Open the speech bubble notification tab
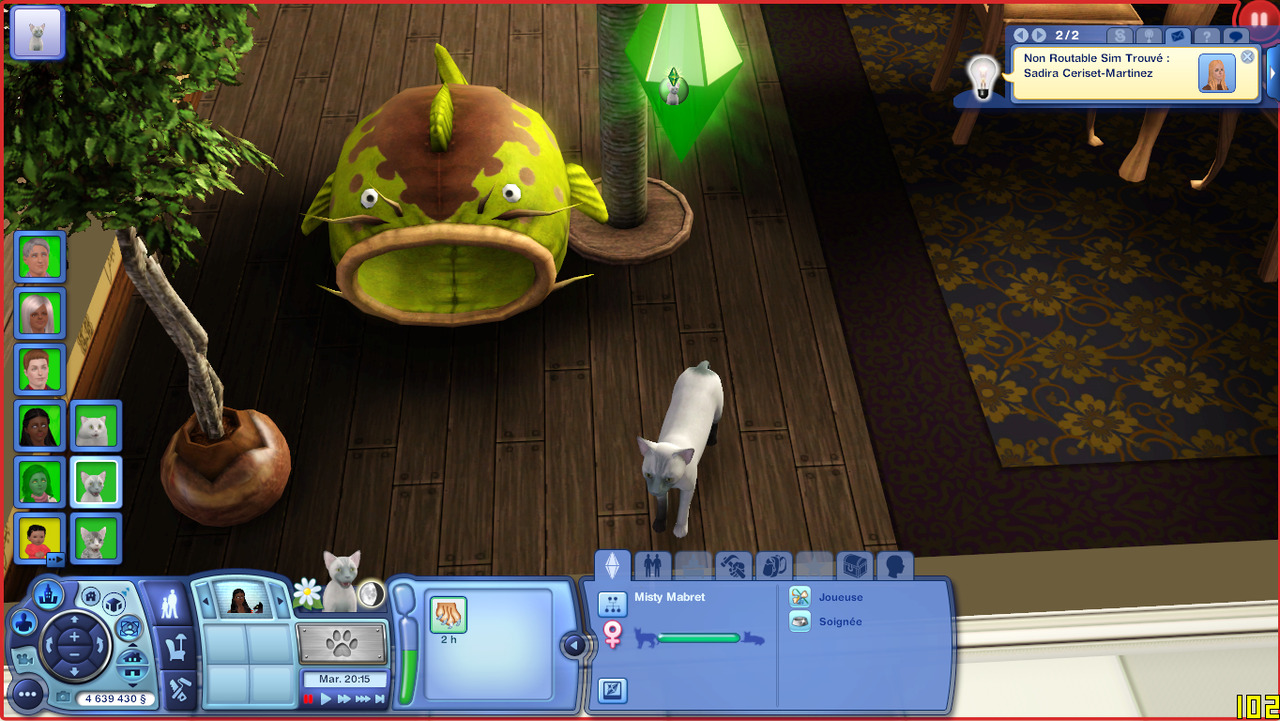Image resolution: width=1280 pixels, height=721 pixels. (1236, 36)
